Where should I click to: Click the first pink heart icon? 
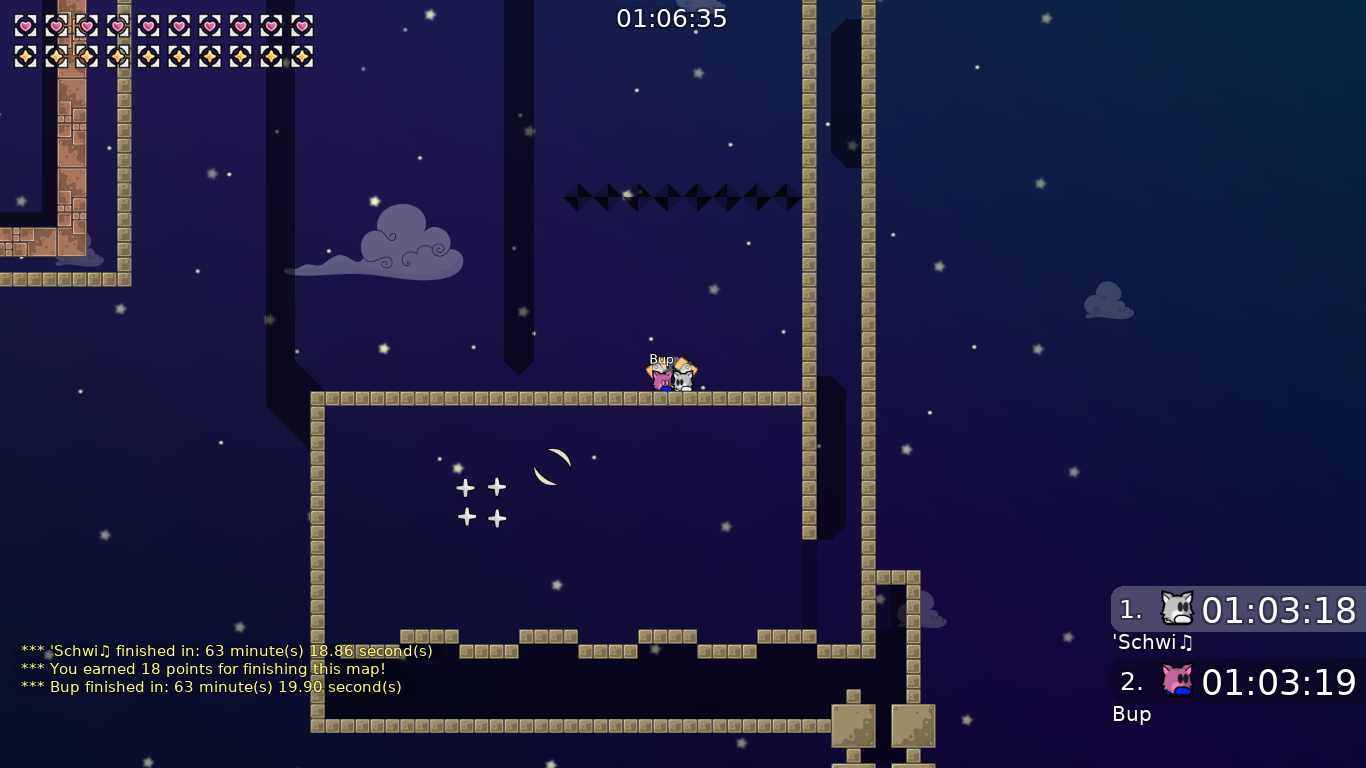tap(25, 25)
